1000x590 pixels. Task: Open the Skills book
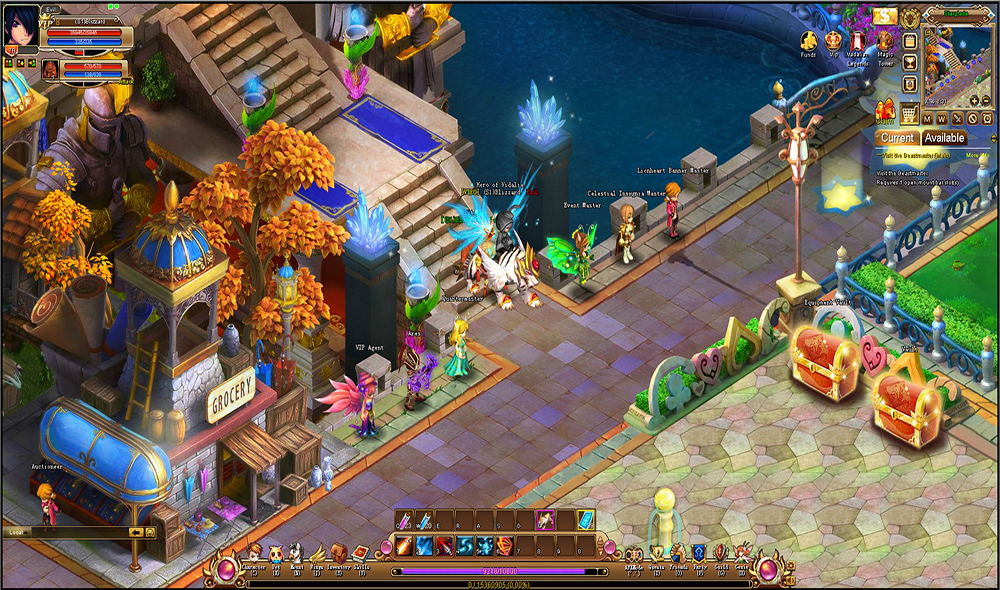click(x=361, y=553)
